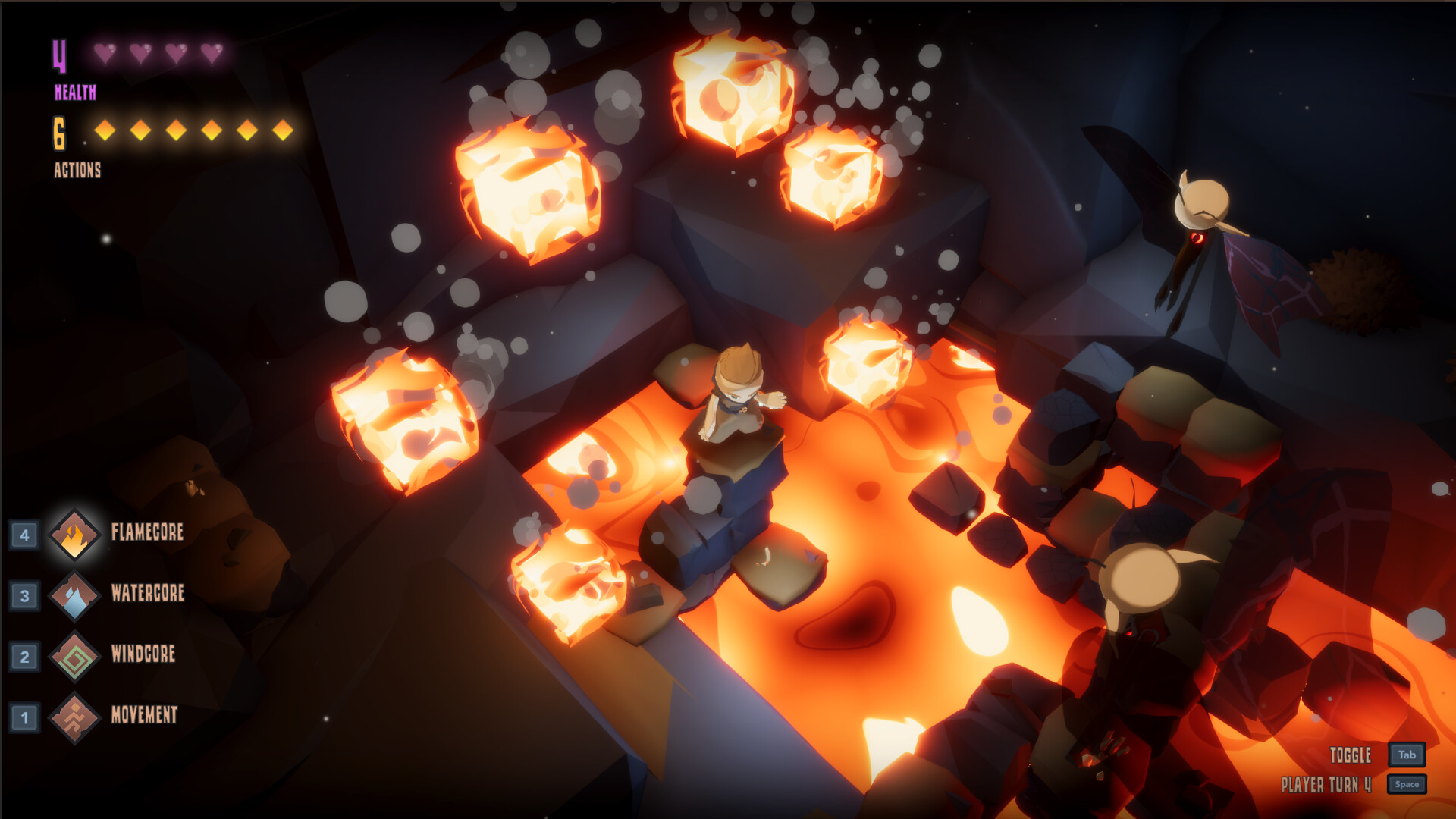Select the Windcore ability icon
The height and width of the screenshot is (819, 1456).
[74, 655]
